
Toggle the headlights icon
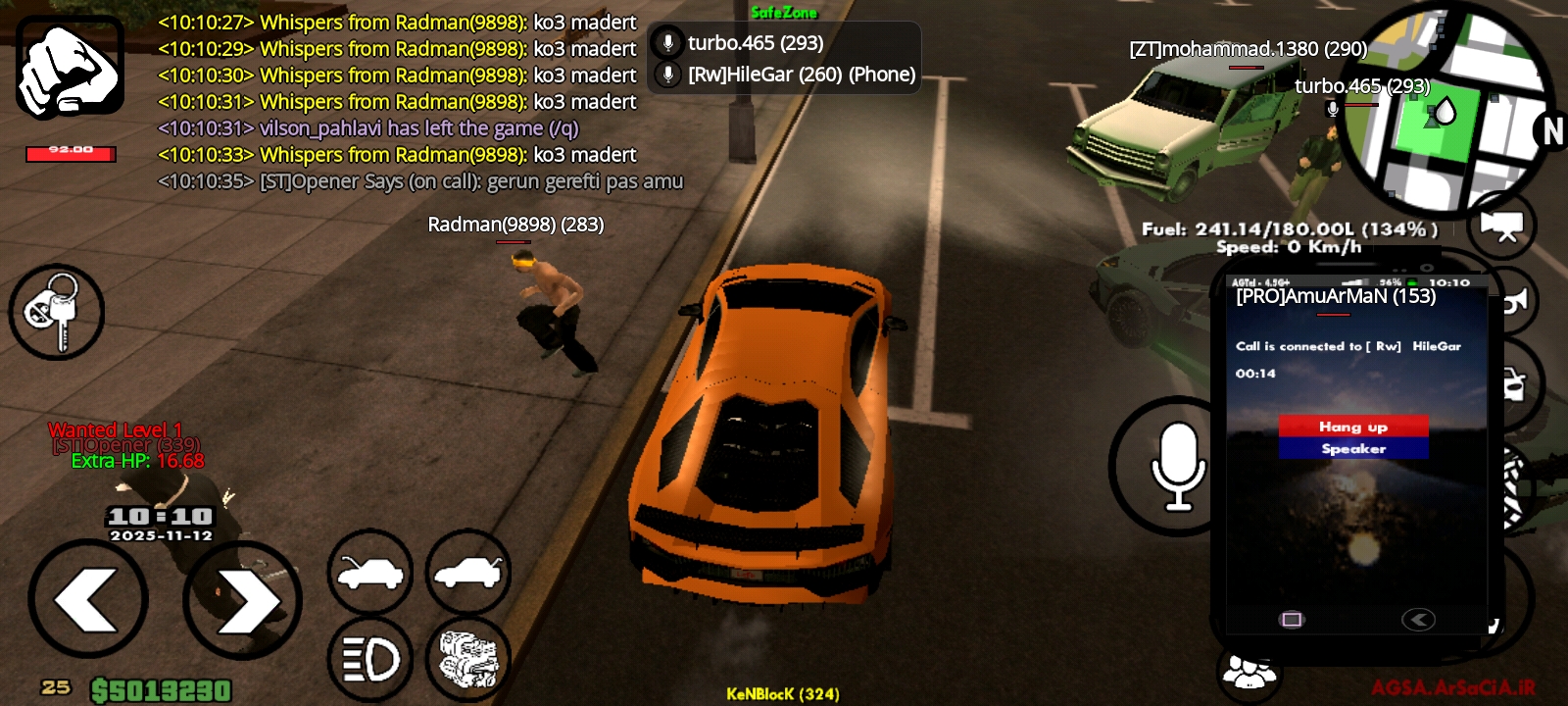(369, 659)
